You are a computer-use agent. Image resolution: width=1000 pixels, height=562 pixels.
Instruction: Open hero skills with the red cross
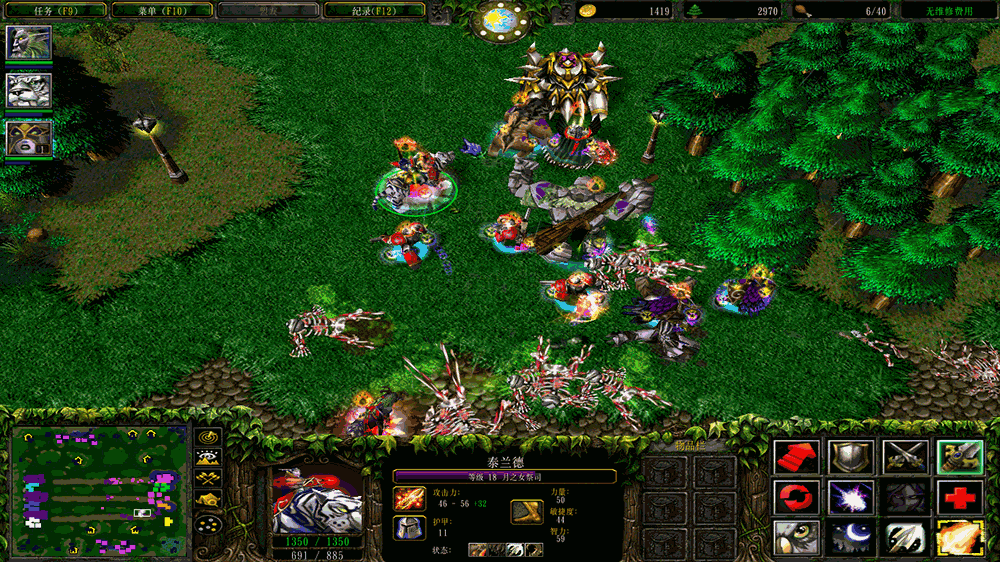pyautogui.click(x=958, y=497)
